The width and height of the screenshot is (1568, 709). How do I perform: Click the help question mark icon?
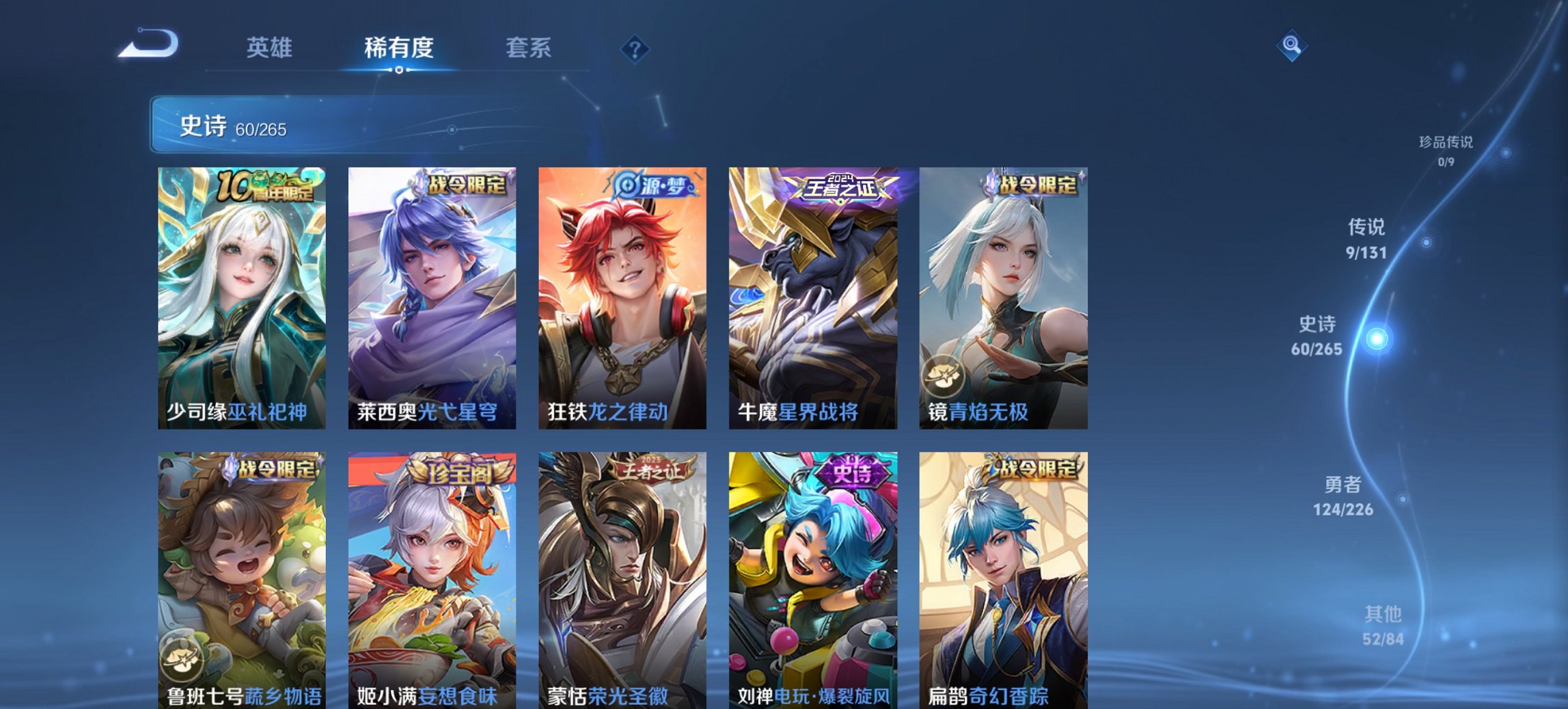coord(633,48)
